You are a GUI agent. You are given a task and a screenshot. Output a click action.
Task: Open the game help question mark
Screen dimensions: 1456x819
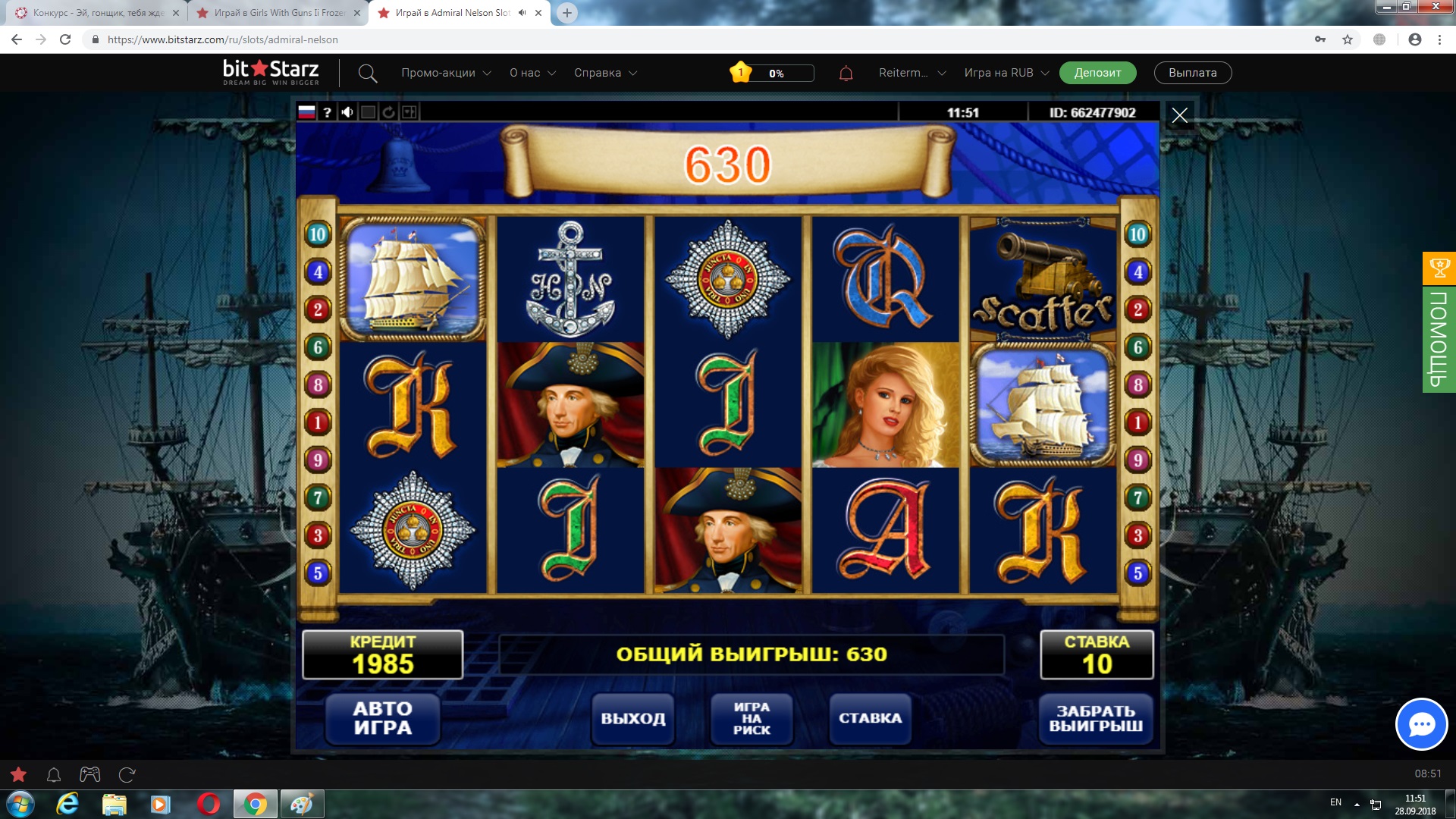pos(327,112)
